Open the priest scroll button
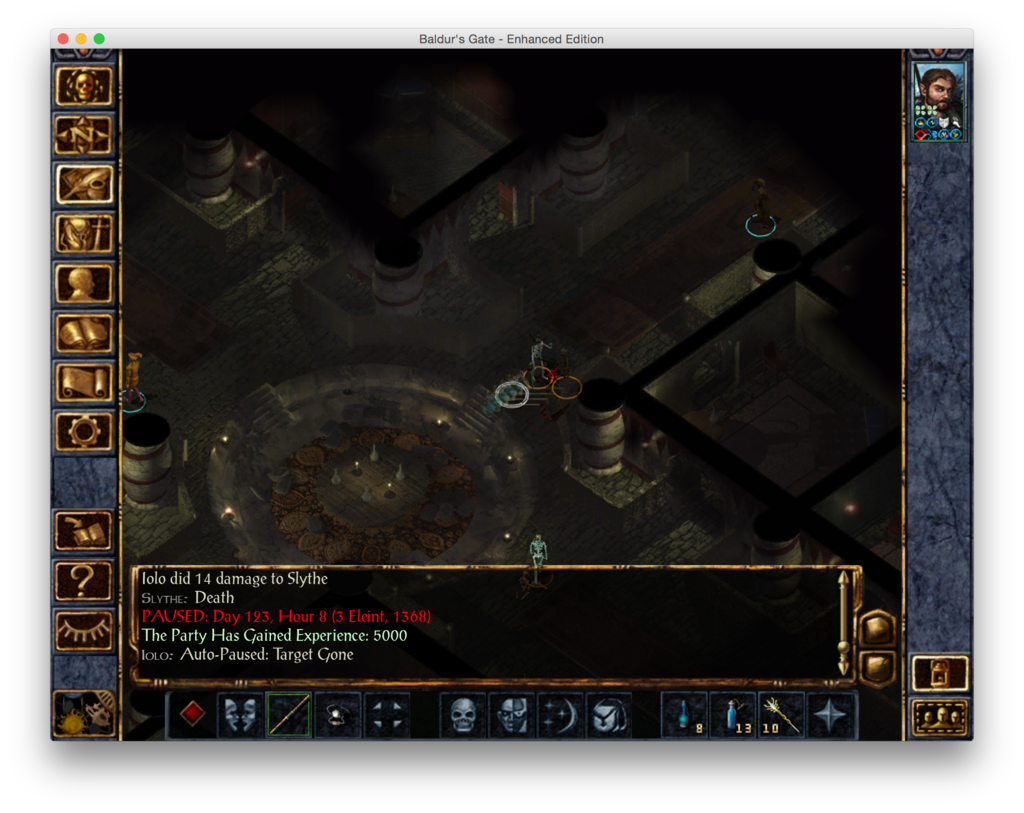1024x813 pixels. click(84, 382)
